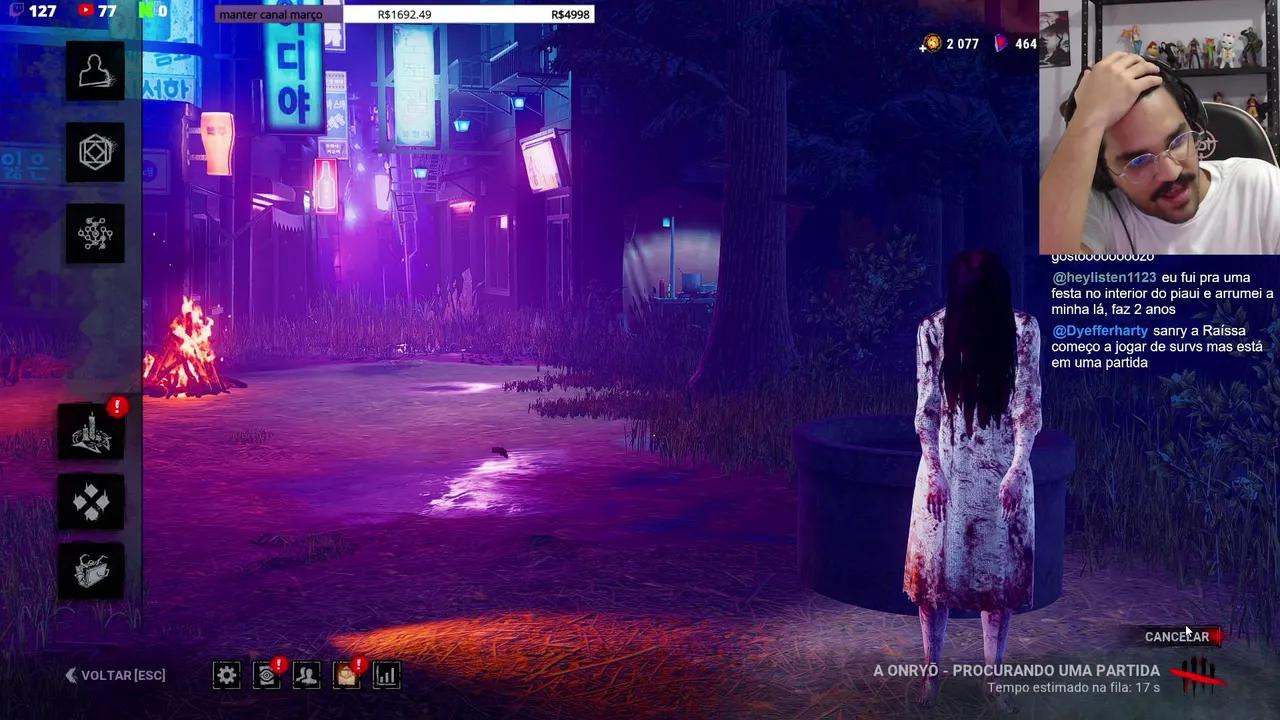Open the Daily Rituals candle icon
Image resolution: width=1280 pixels, height=720 pixels.
click(x=92, y=432)
